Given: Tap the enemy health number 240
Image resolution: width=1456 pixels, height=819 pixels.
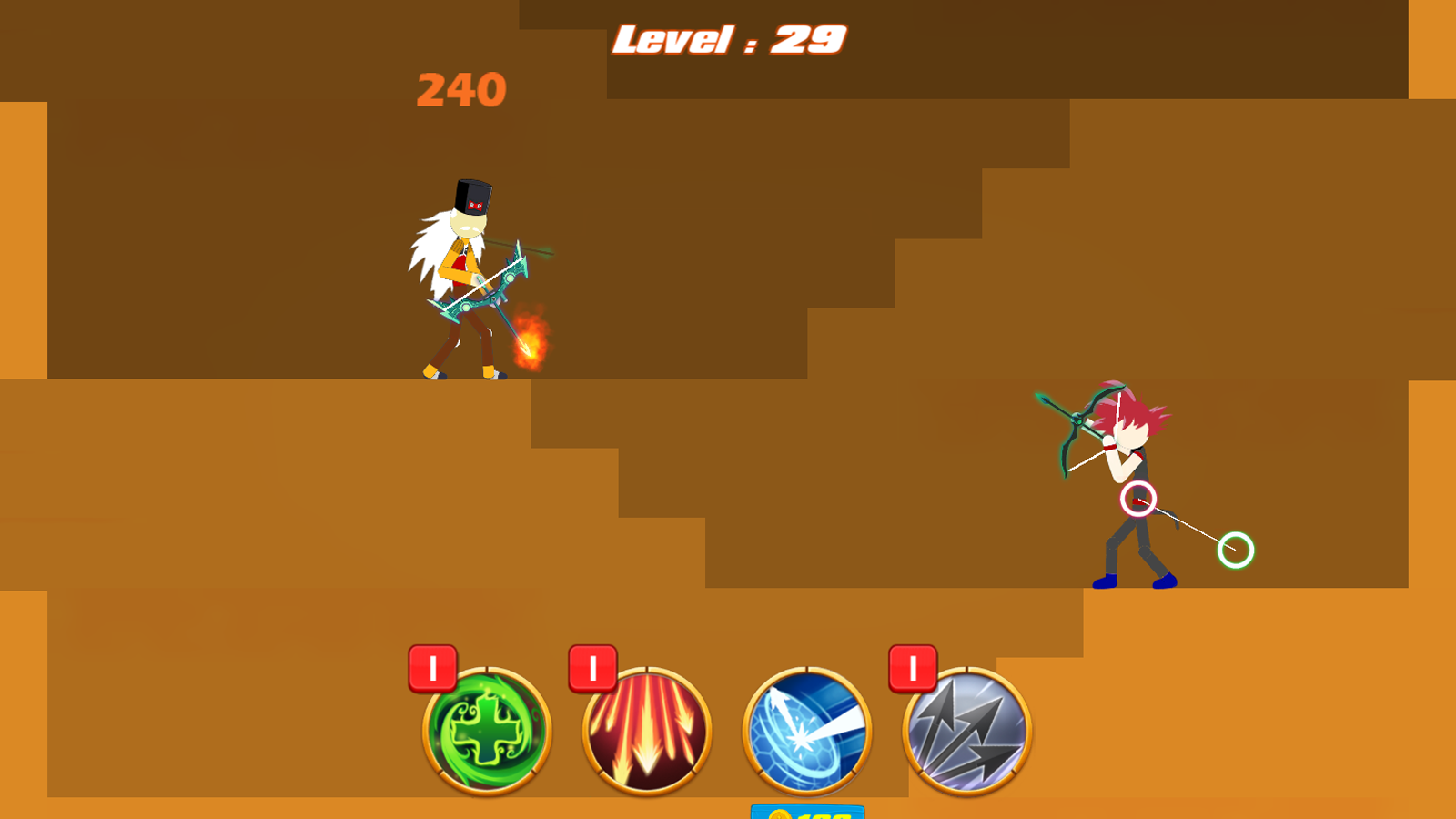Looking at the screenshot, I should [x=460, y=90].
